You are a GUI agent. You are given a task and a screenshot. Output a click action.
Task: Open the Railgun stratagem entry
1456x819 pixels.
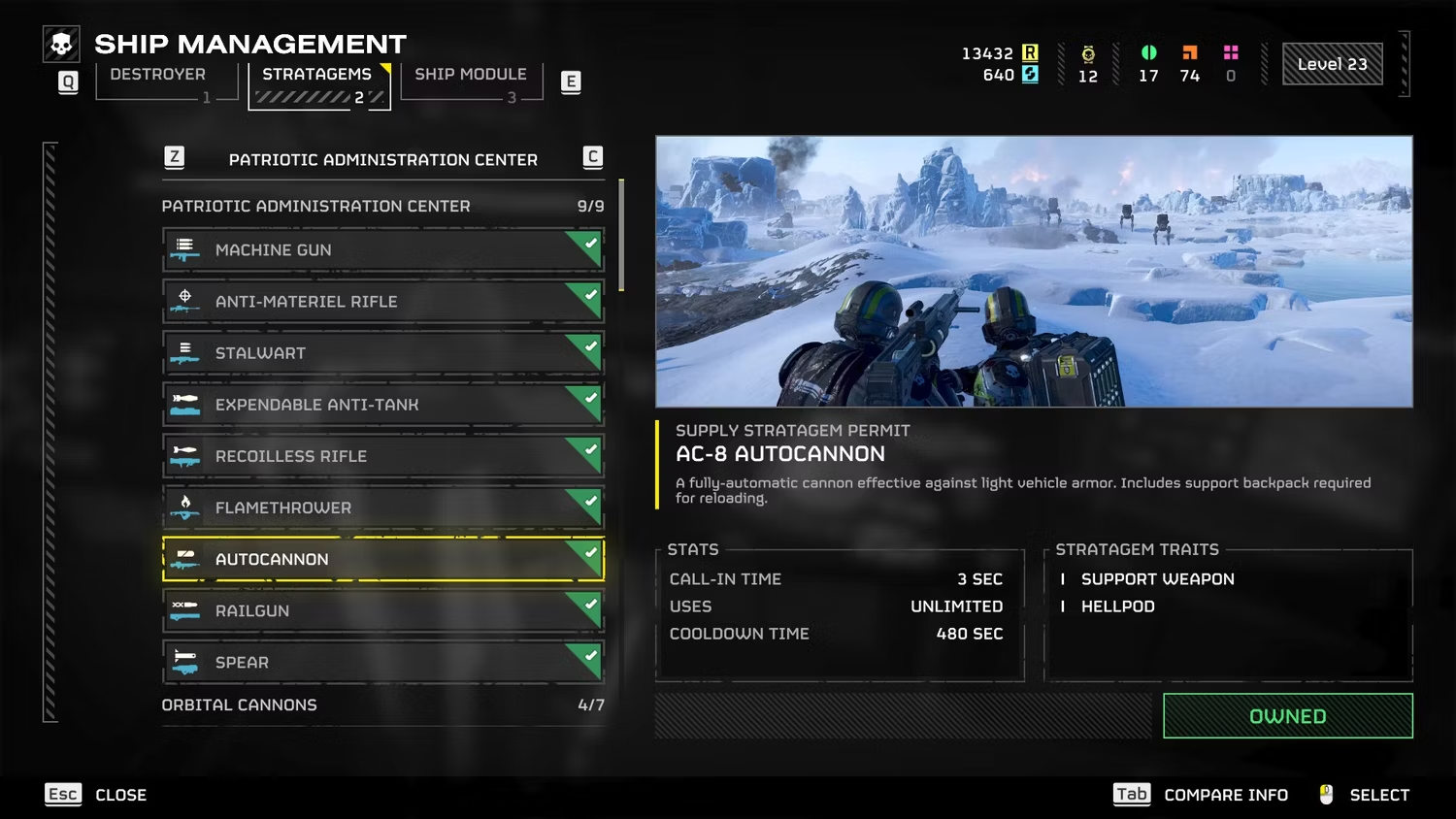pos(383,610)
